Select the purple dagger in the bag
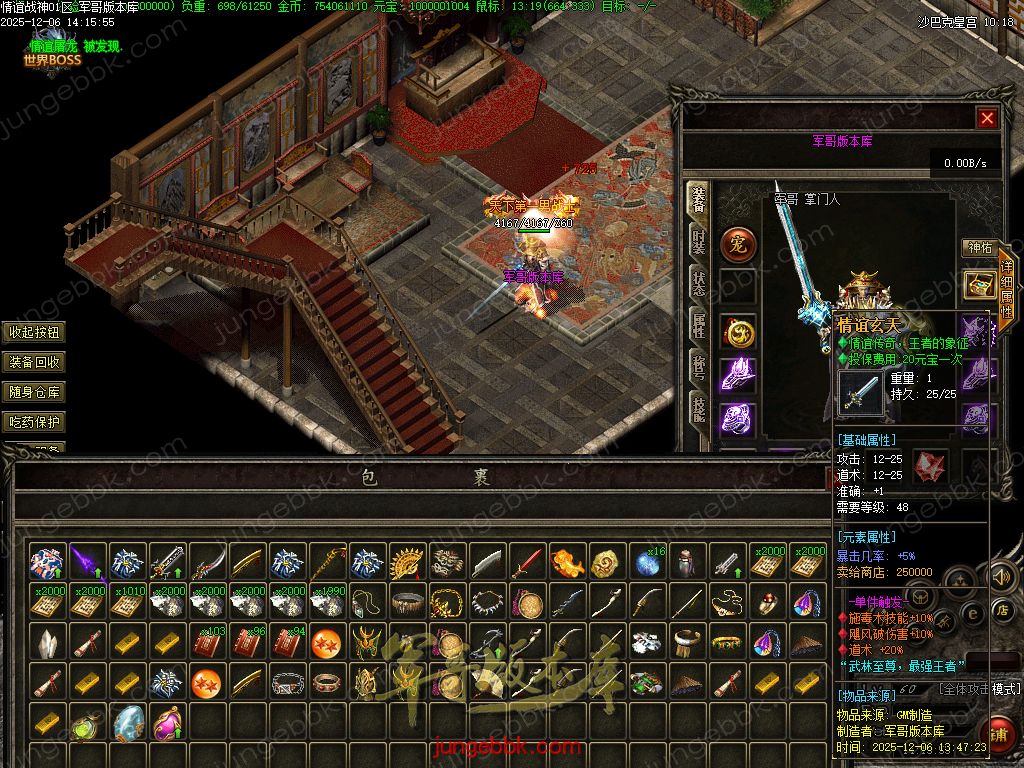Screen dimensions: 1024x768 pyautogui.click(x=88, y=563)
